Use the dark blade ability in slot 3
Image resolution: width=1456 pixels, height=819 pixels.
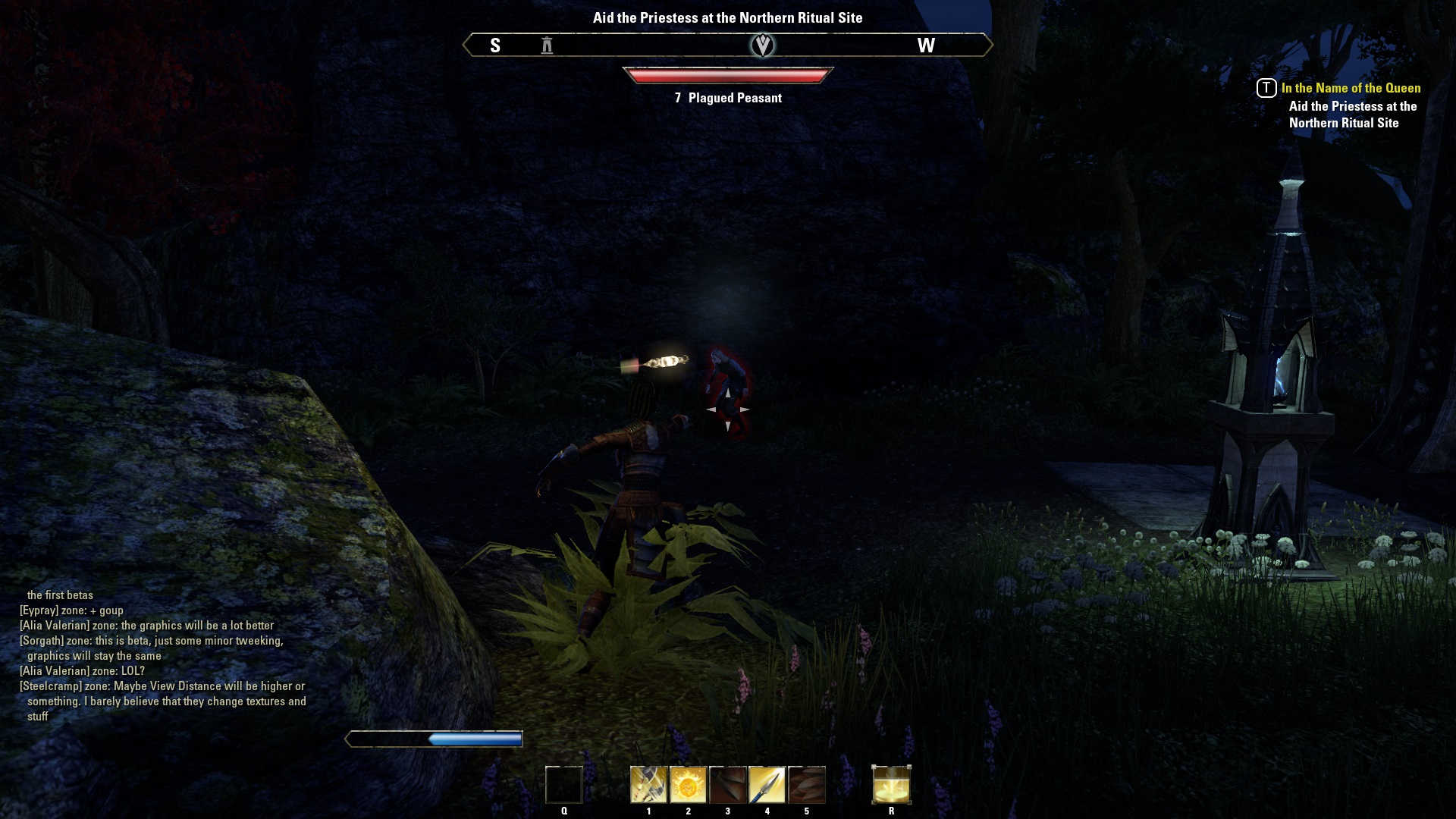coord(727,785)
